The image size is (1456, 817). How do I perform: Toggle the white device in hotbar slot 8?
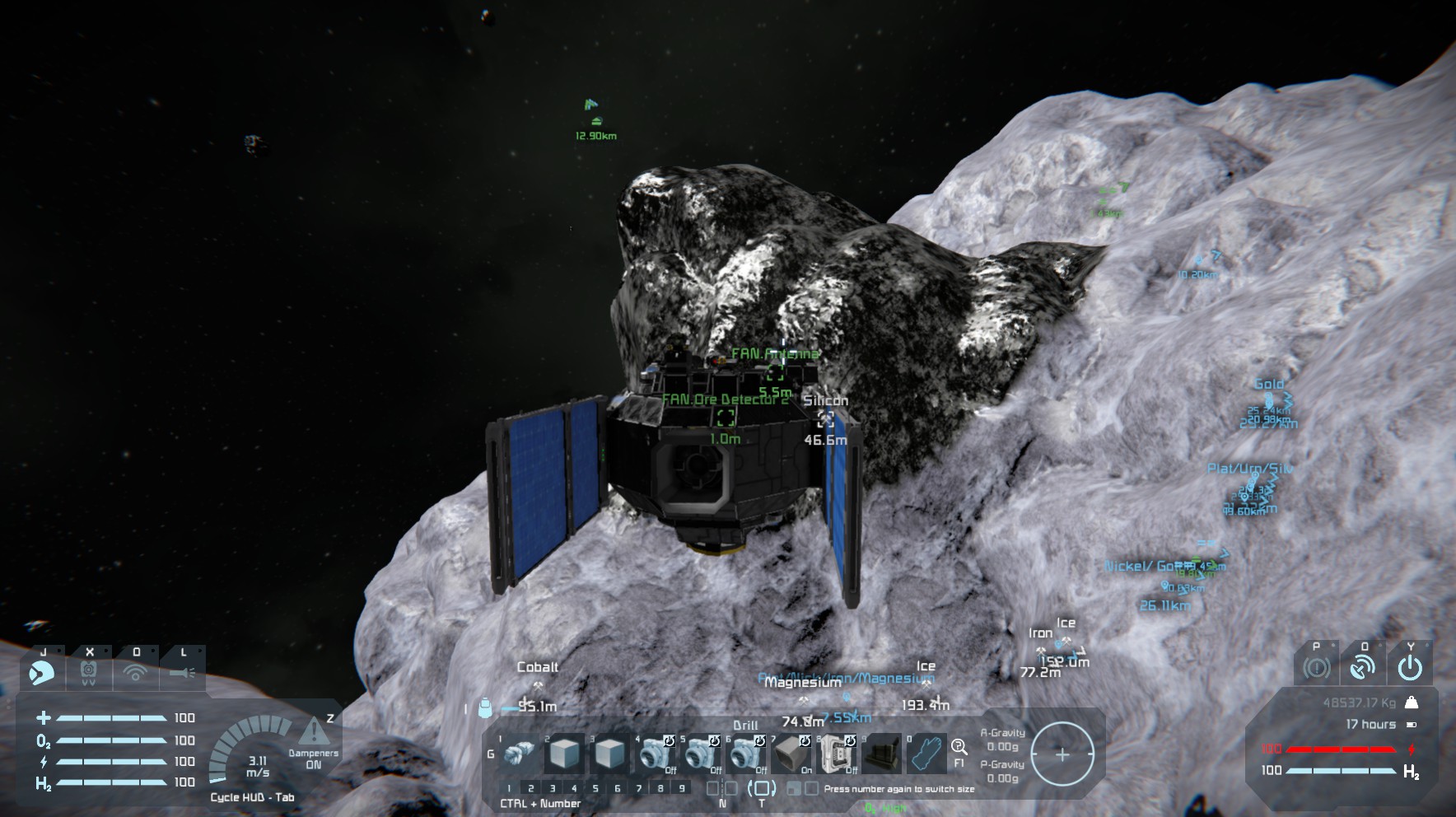(x=838, y=754)
